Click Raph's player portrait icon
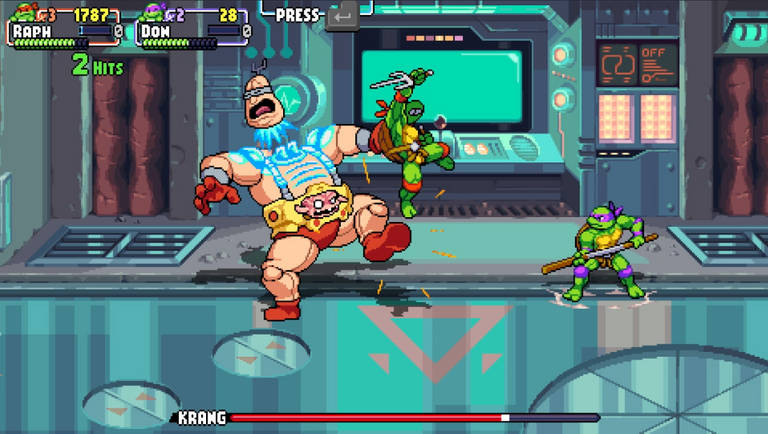Screen dimensions: 768x434 click(x=23, y=13)
